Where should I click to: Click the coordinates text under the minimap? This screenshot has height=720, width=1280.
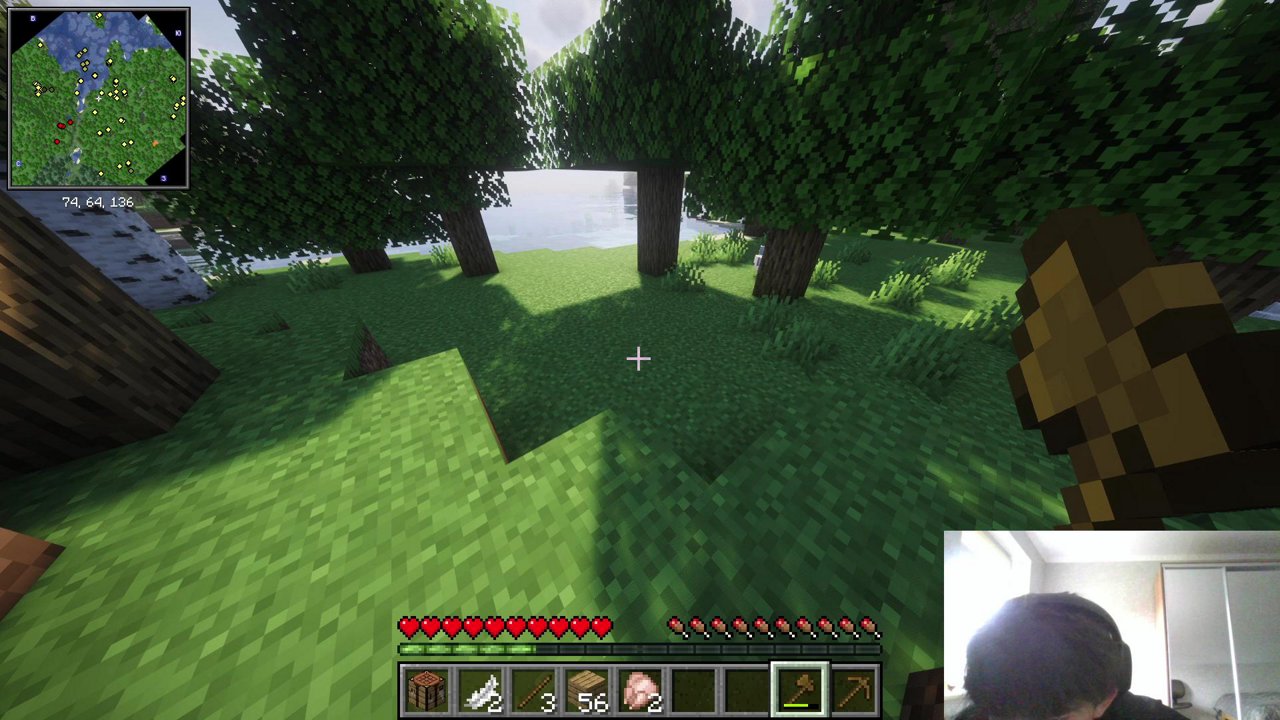[x=99, y=202]
